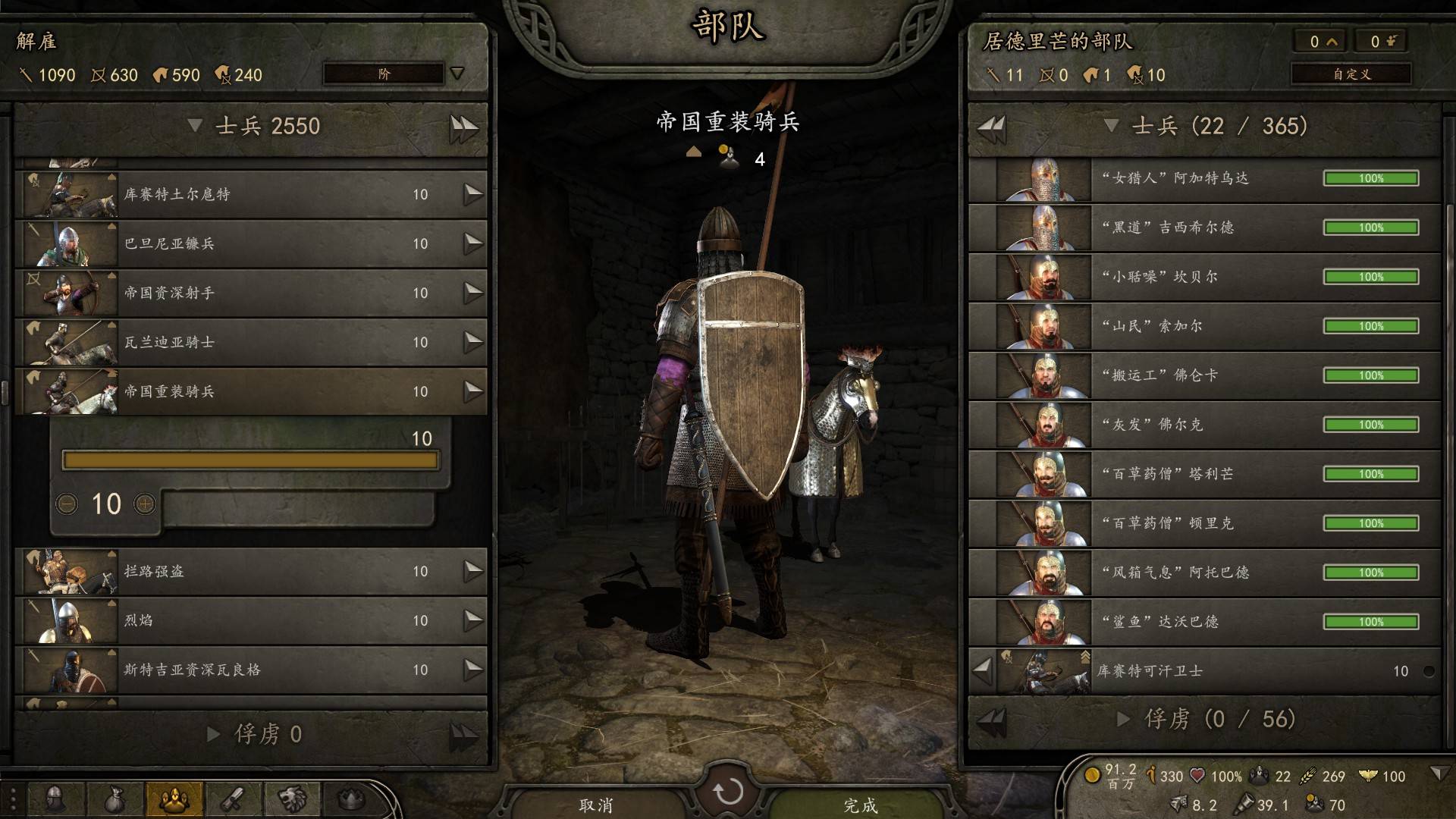The width and height of the screenshot is (1456, 819).
Task: Increase transfer amount with the plus button
Action: click(144, 504)
